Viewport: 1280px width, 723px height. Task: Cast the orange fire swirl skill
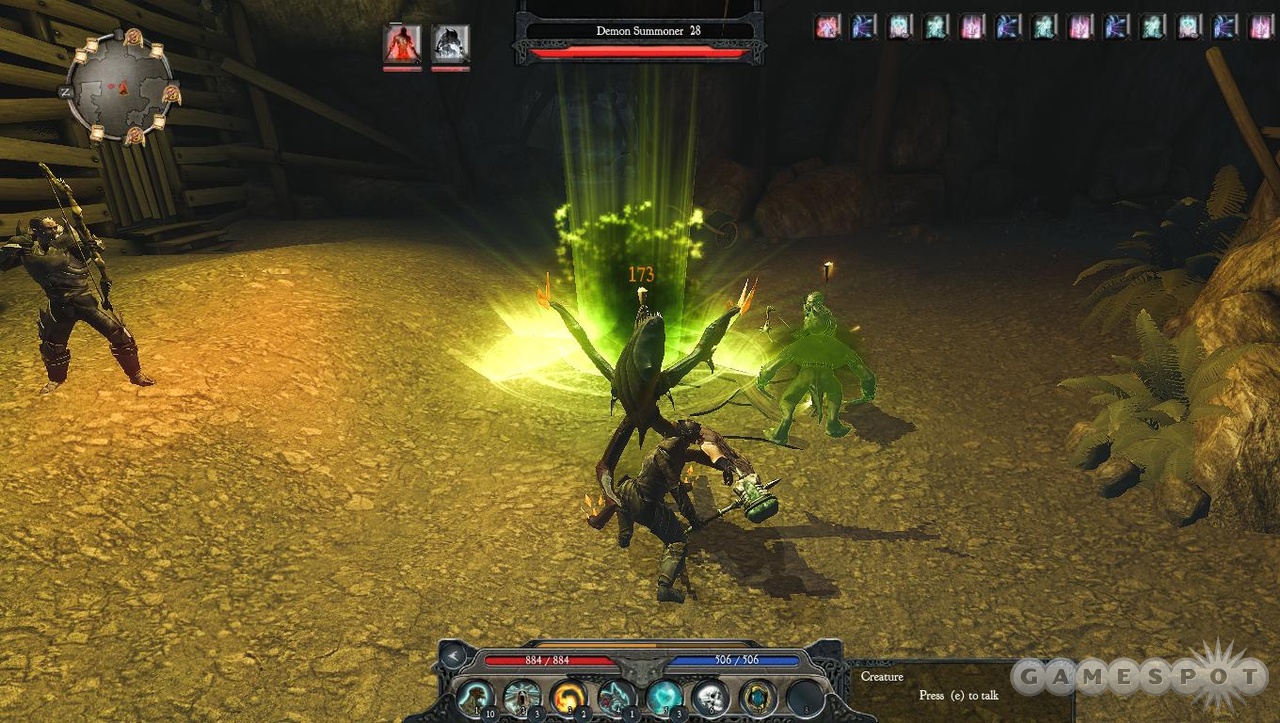[568, 696]
